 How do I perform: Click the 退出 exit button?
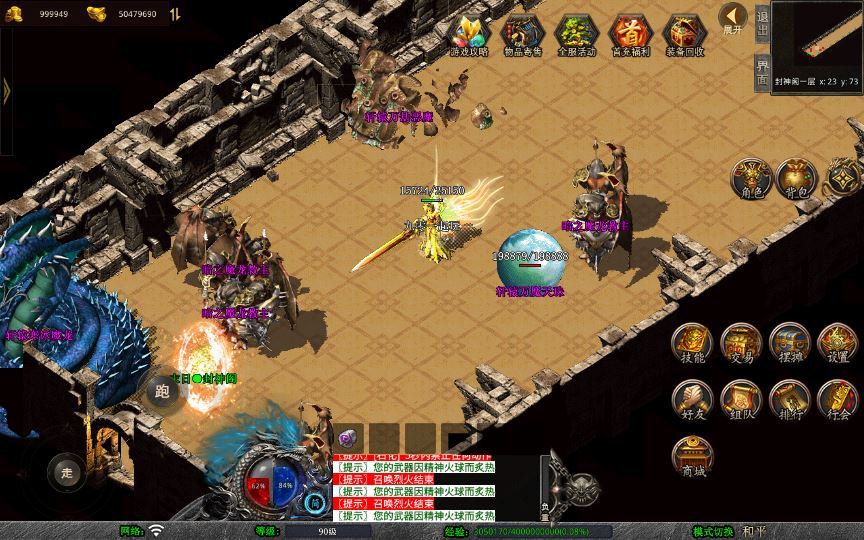762,23
